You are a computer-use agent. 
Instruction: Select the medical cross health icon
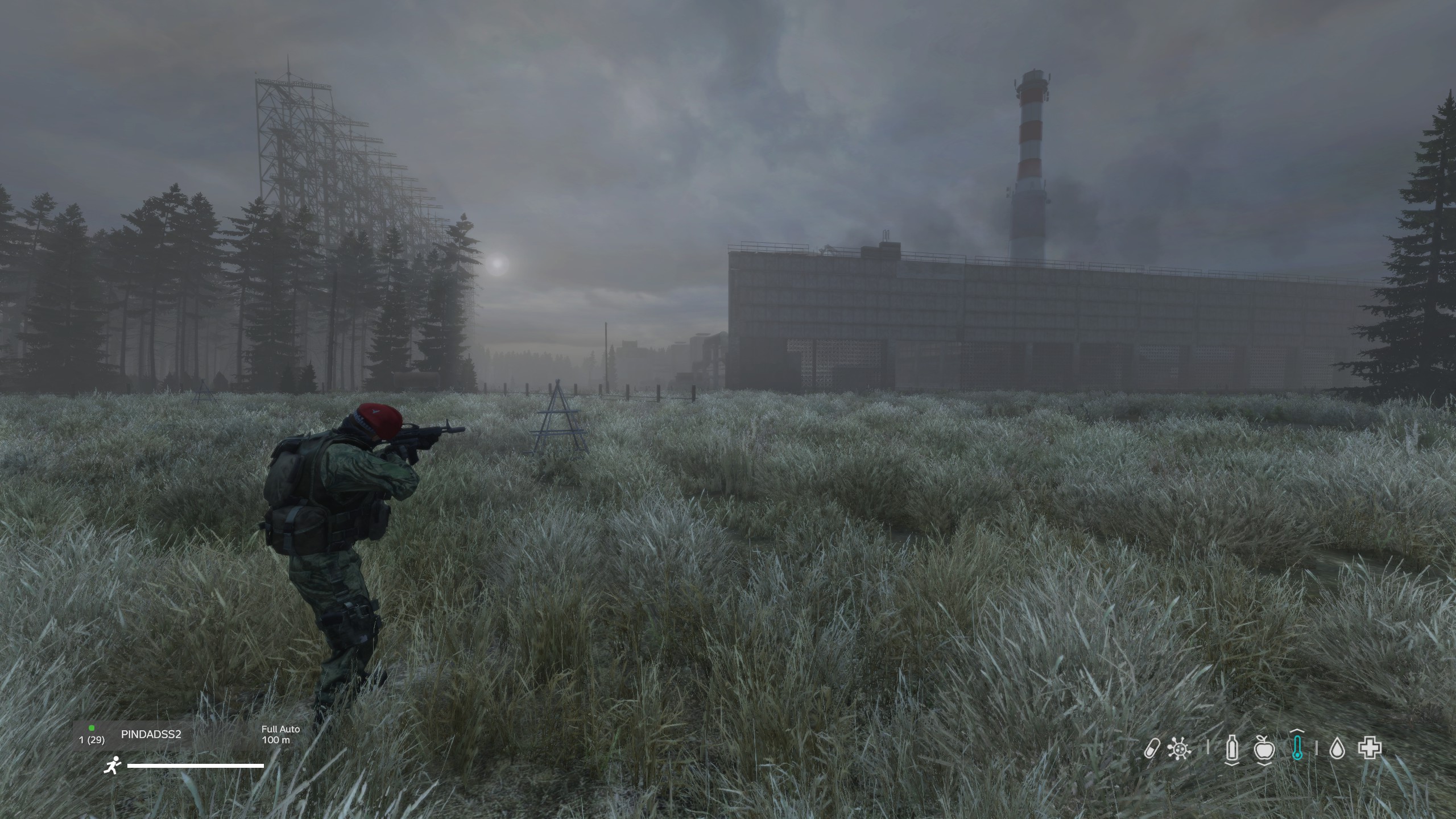pyautogui.click(x=1370, y=748)
